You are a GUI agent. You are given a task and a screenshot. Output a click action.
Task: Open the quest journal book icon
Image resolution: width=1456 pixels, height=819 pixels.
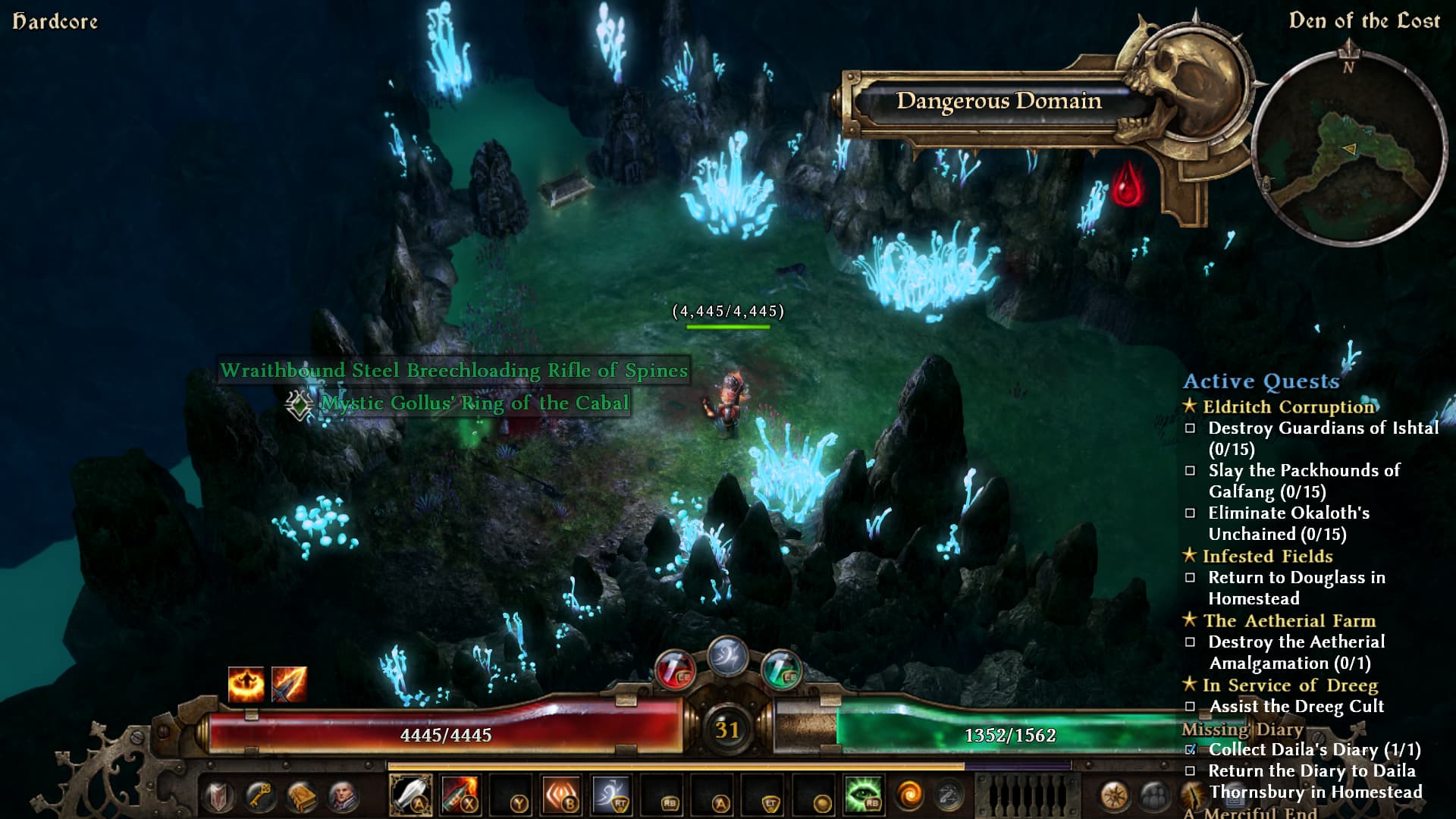(x=301, y=796)
